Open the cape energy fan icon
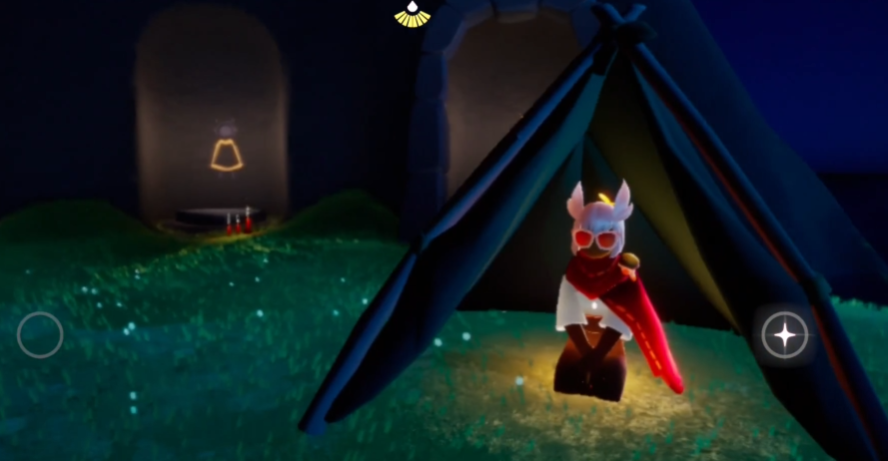Image resolution: width=888 pixels, height=461 pixels. 411,14
